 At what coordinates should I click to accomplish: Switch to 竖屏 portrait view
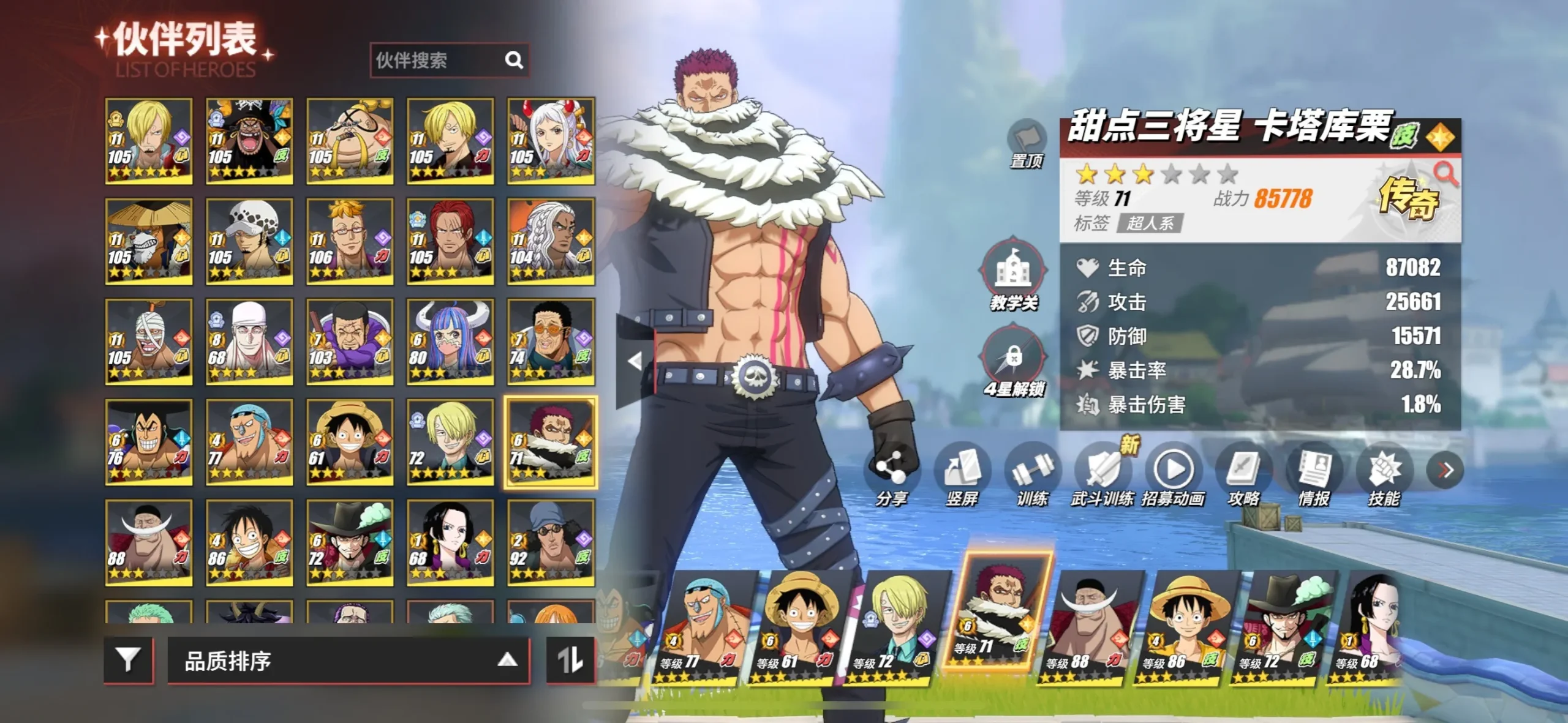click(x=962, y=471)
